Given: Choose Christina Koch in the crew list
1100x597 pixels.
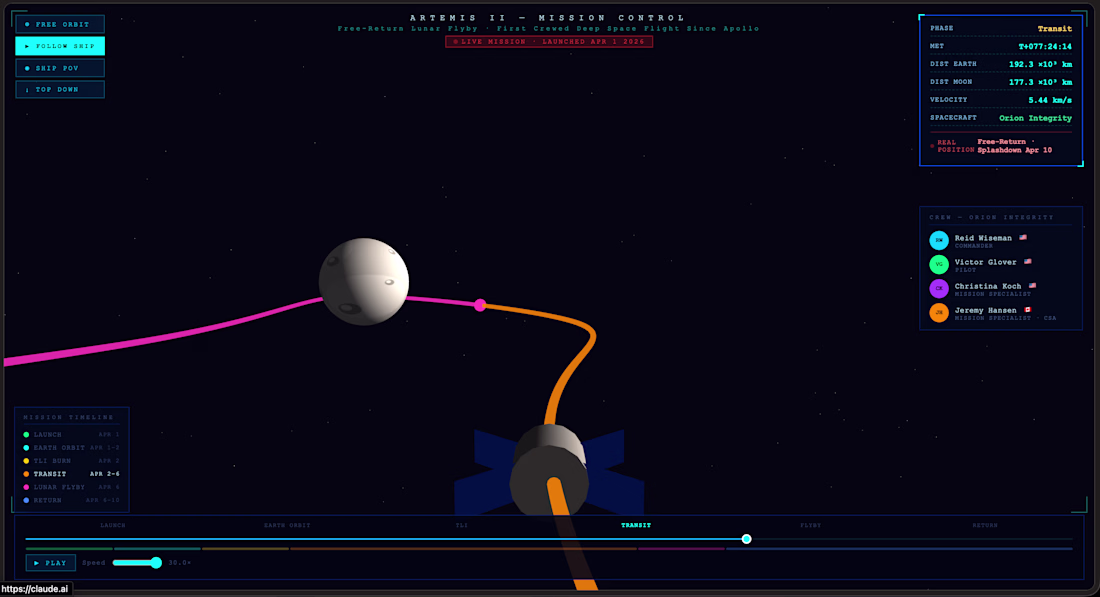Looking at the screenshot, I should click(x=988, y=288).
